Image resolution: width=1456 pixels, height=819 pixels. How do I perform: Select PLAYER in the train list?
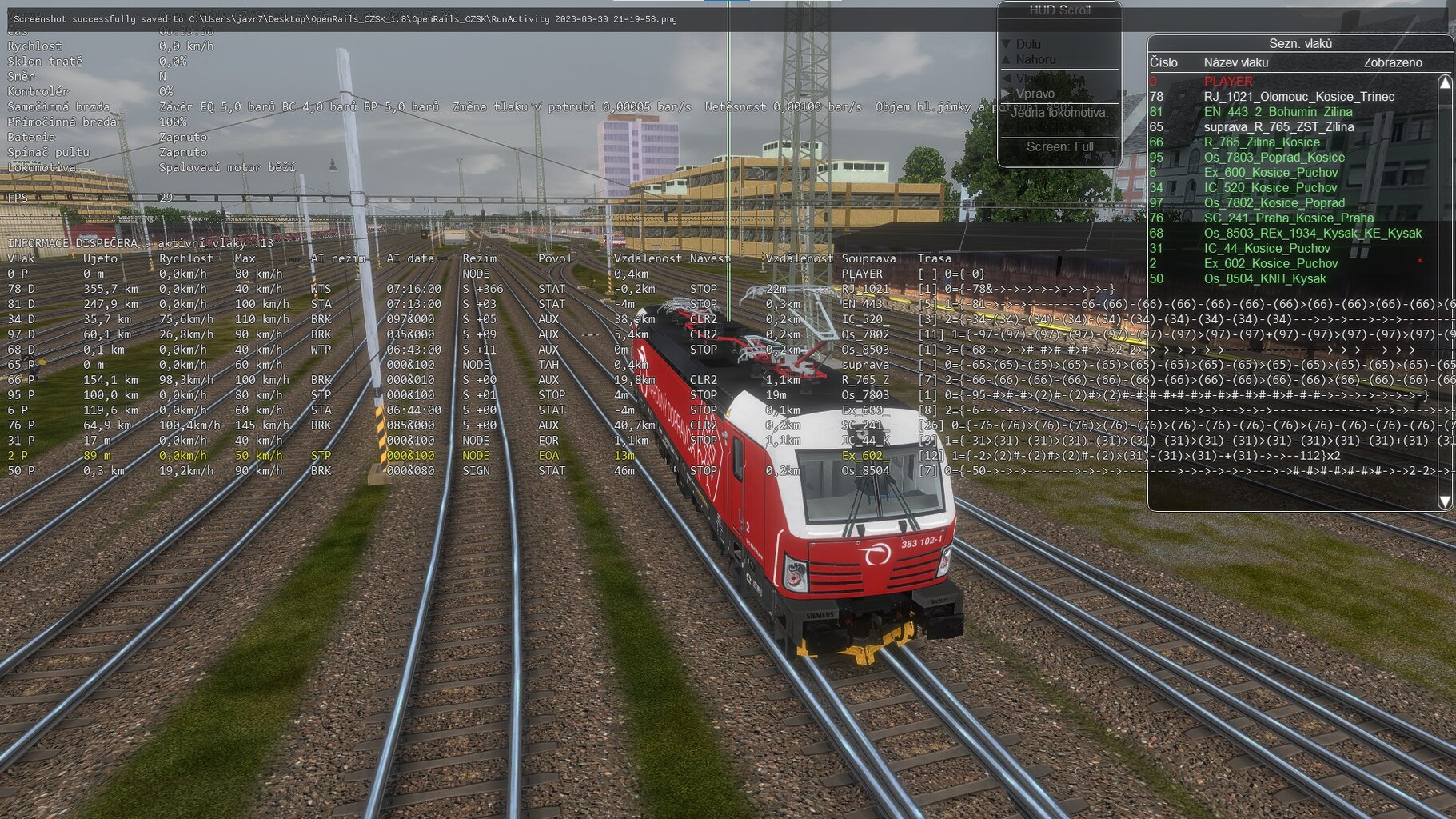[x=1228, y=82]
